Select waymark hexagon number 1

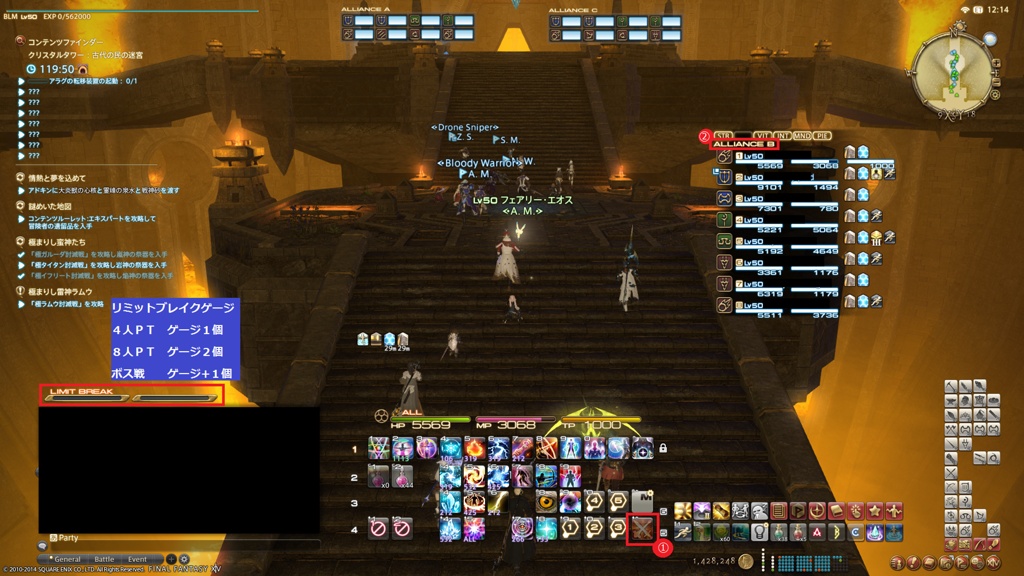pyautogui.click(x=570, y=527)
